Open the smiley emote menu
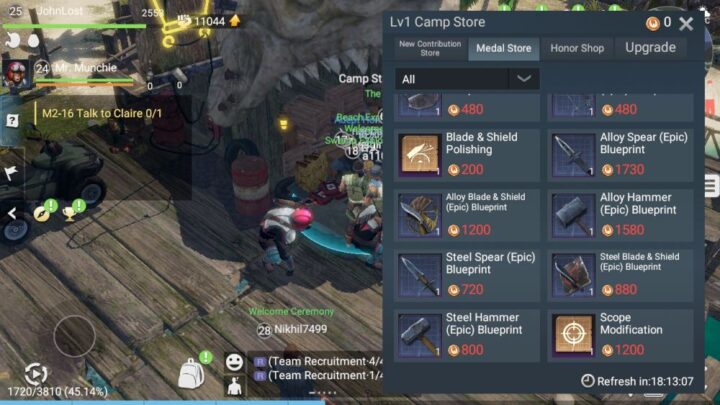This screenshot has height=405, width=720. 234,362
